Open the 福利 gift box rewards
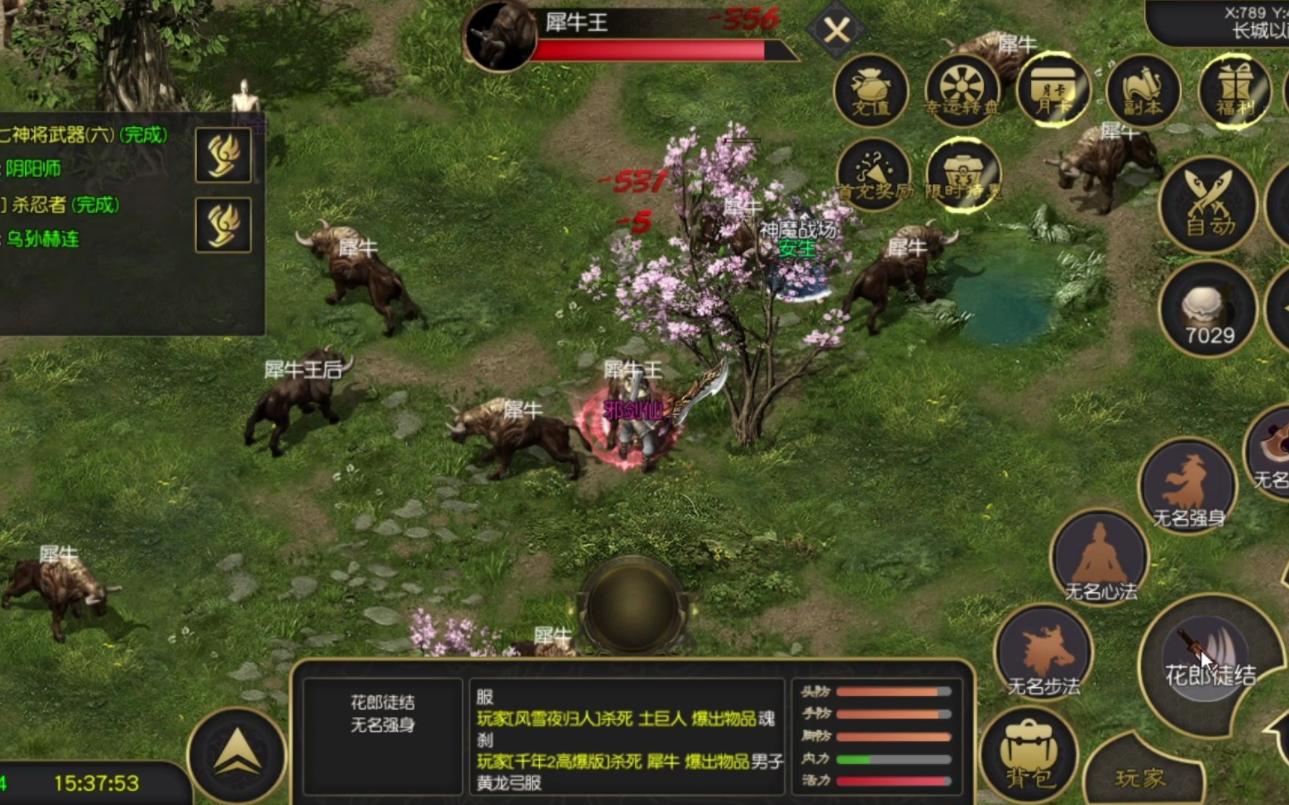The height and width of the screenshot is (805, 1289). point(1234,90)
